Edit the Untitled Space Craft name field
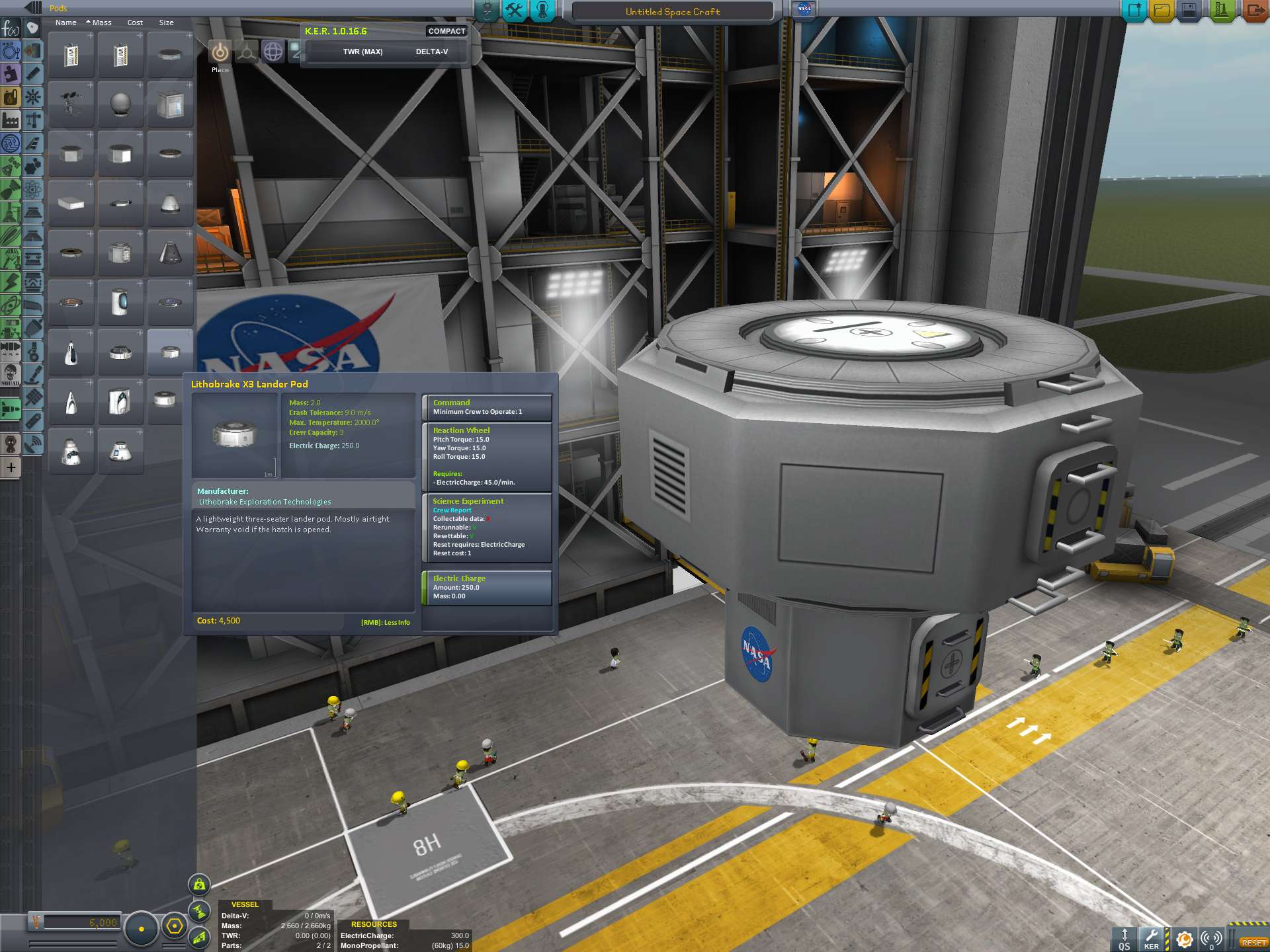This screenshot has width=1270, height=952. pos(672,12)
